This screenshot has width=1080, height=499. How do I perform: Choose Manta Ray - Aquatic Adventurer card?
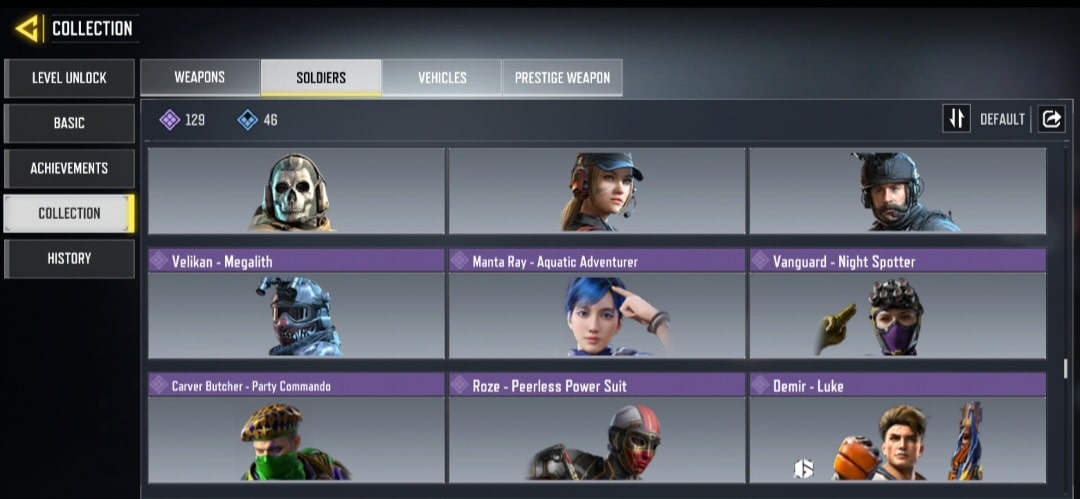coord(597,304)
